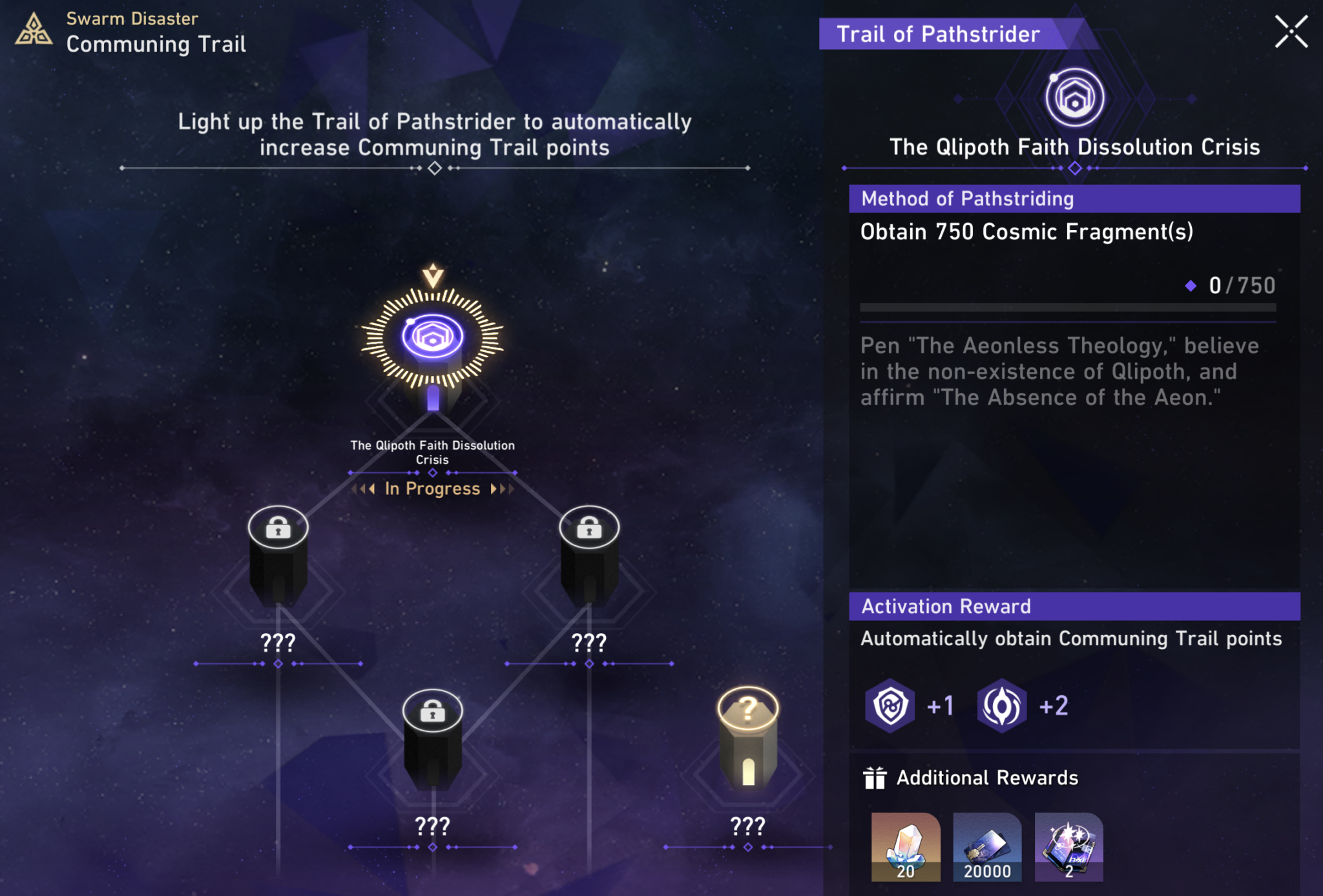The height and width of the screenshot is (896, 1323).
Task: Click the diamond marker on the trail divider line
Action: click(435, 168)
